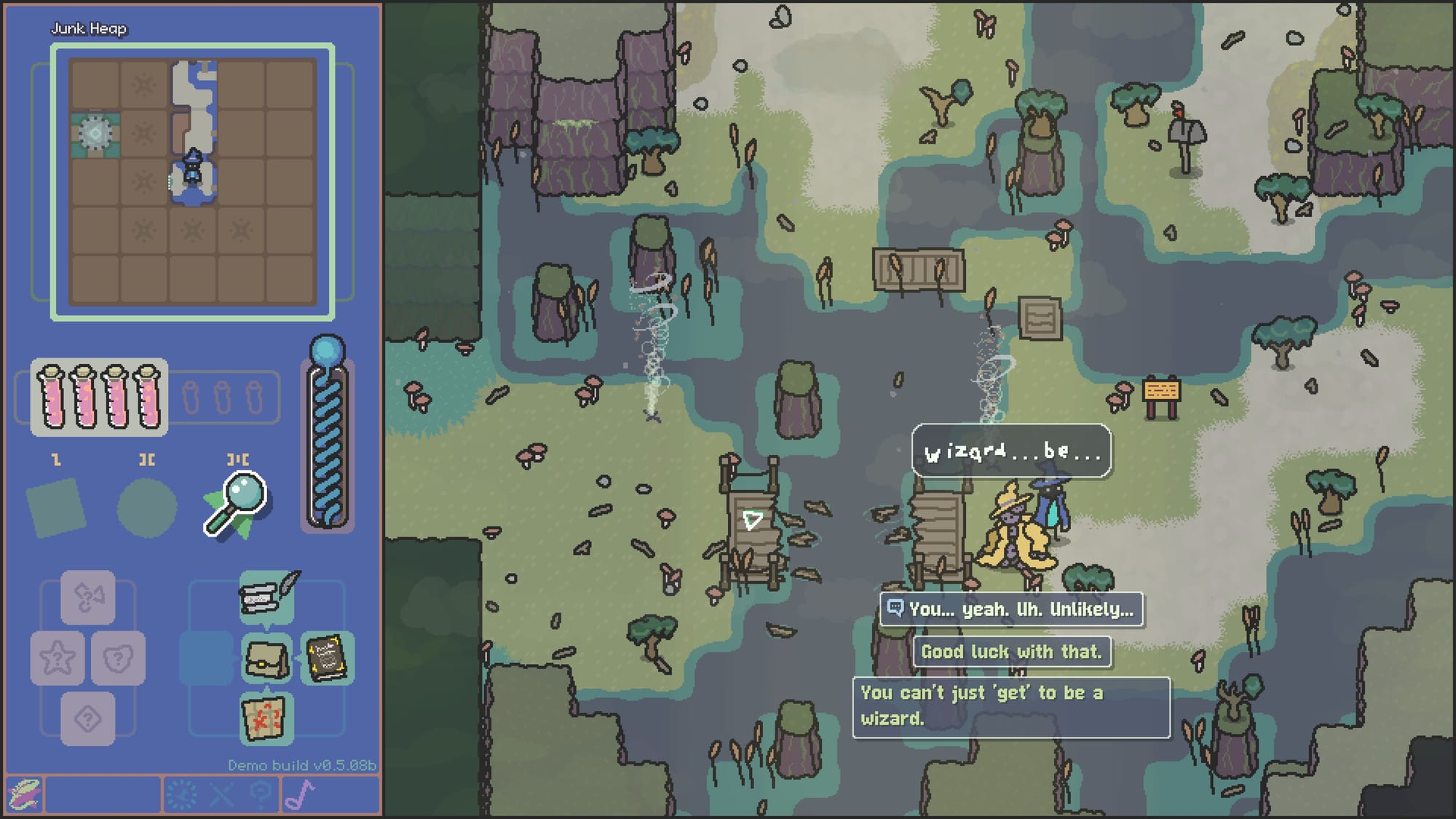This screenshot has height=819, width=1456.
Task: Open the satchel bag inventory
Action: pos(266,659)
